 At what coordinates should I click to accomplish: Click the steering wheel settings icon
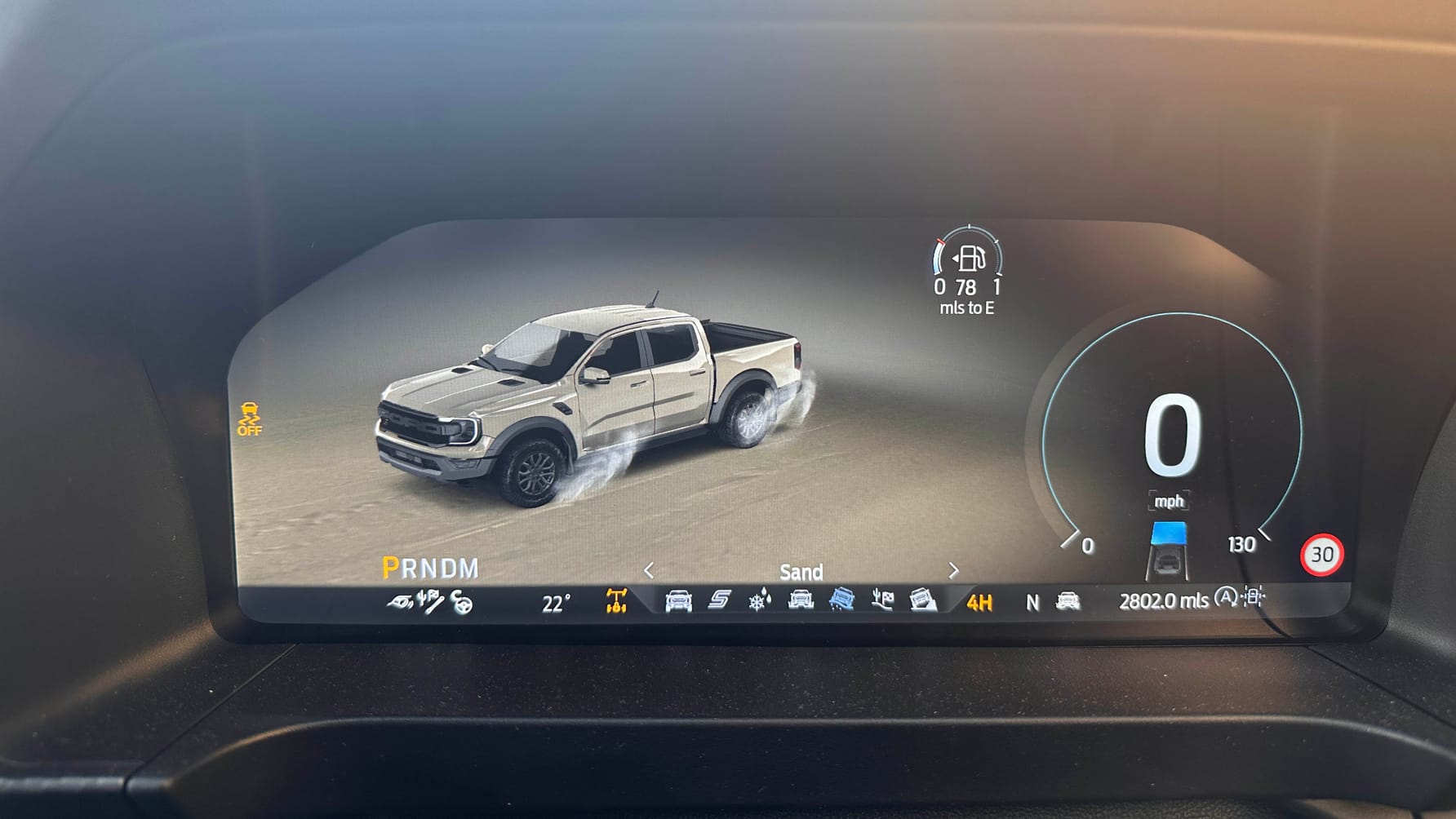(462, 603)
